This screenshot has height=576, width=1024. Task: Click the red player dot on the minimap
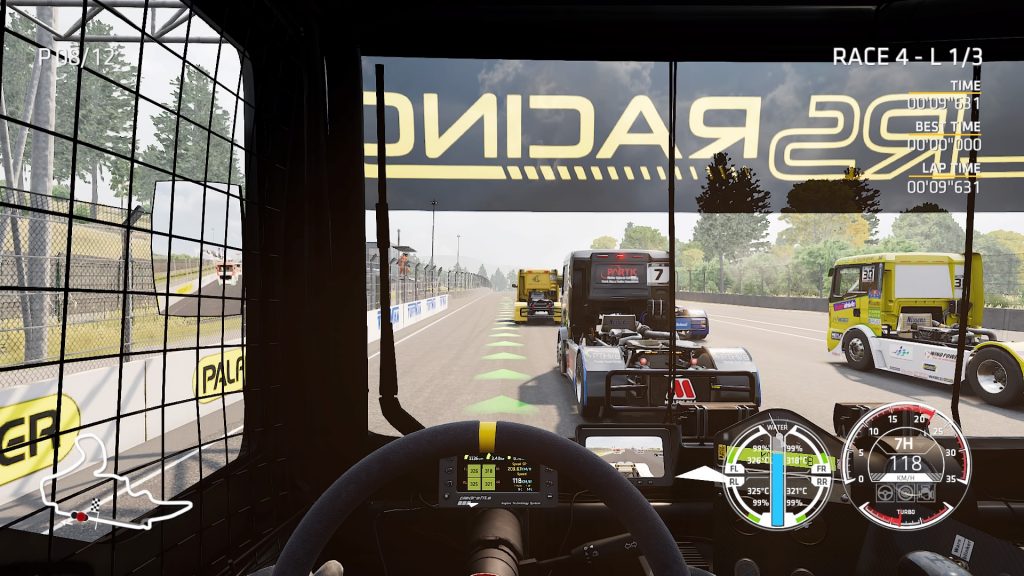pyautogui.click(x=78, y=516)
